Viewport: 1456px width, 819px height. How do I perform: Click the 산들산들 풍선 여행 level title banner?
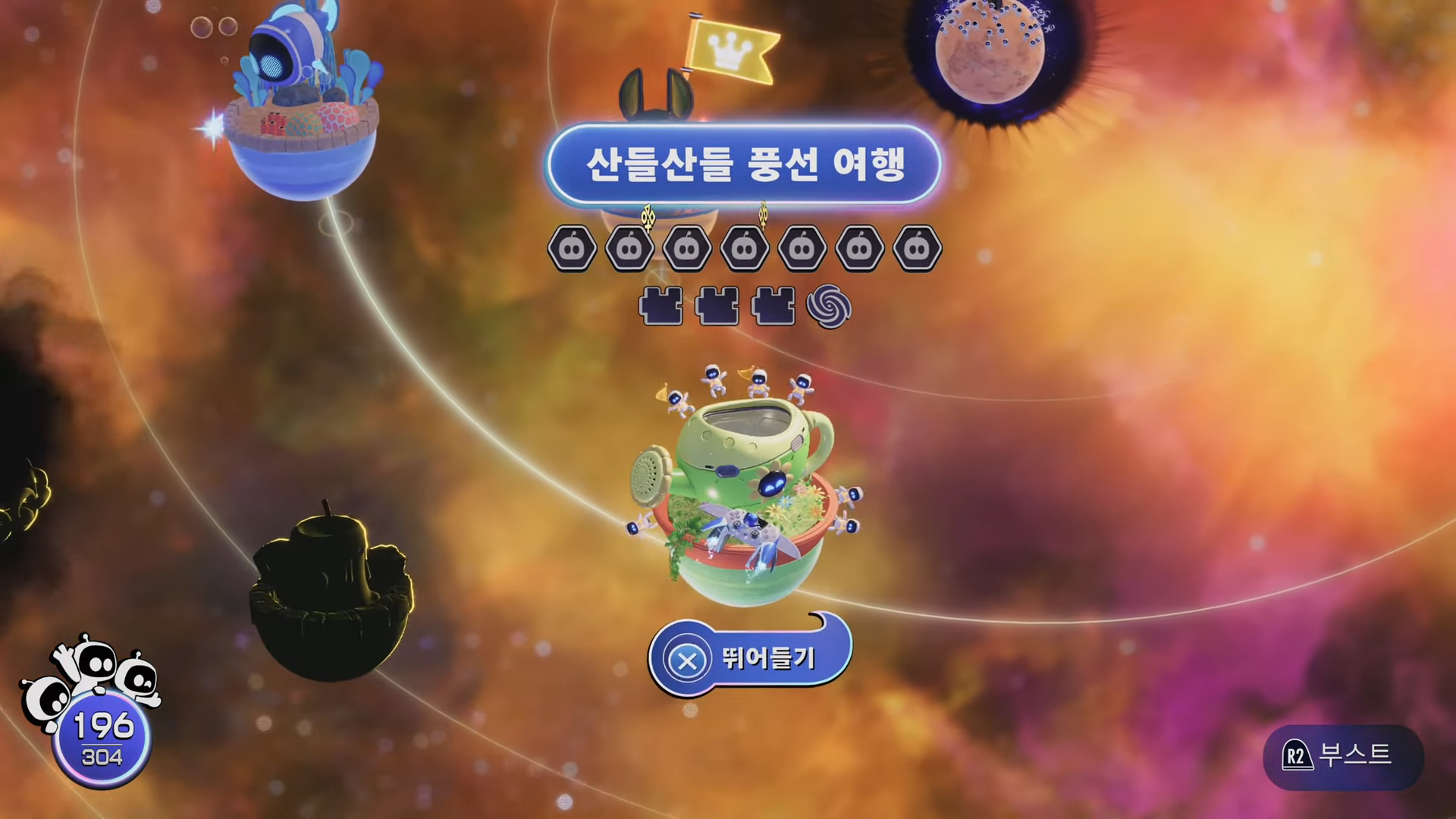[747, 162]
